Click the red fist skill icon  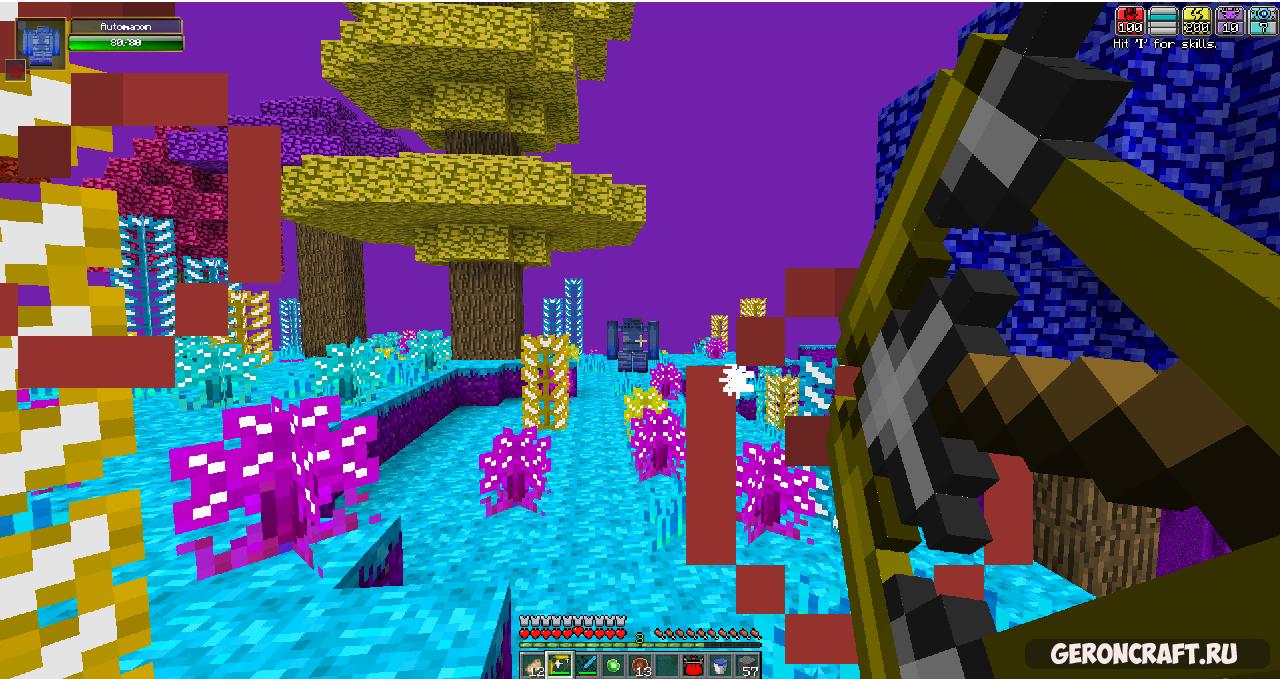pos(1130,20)
